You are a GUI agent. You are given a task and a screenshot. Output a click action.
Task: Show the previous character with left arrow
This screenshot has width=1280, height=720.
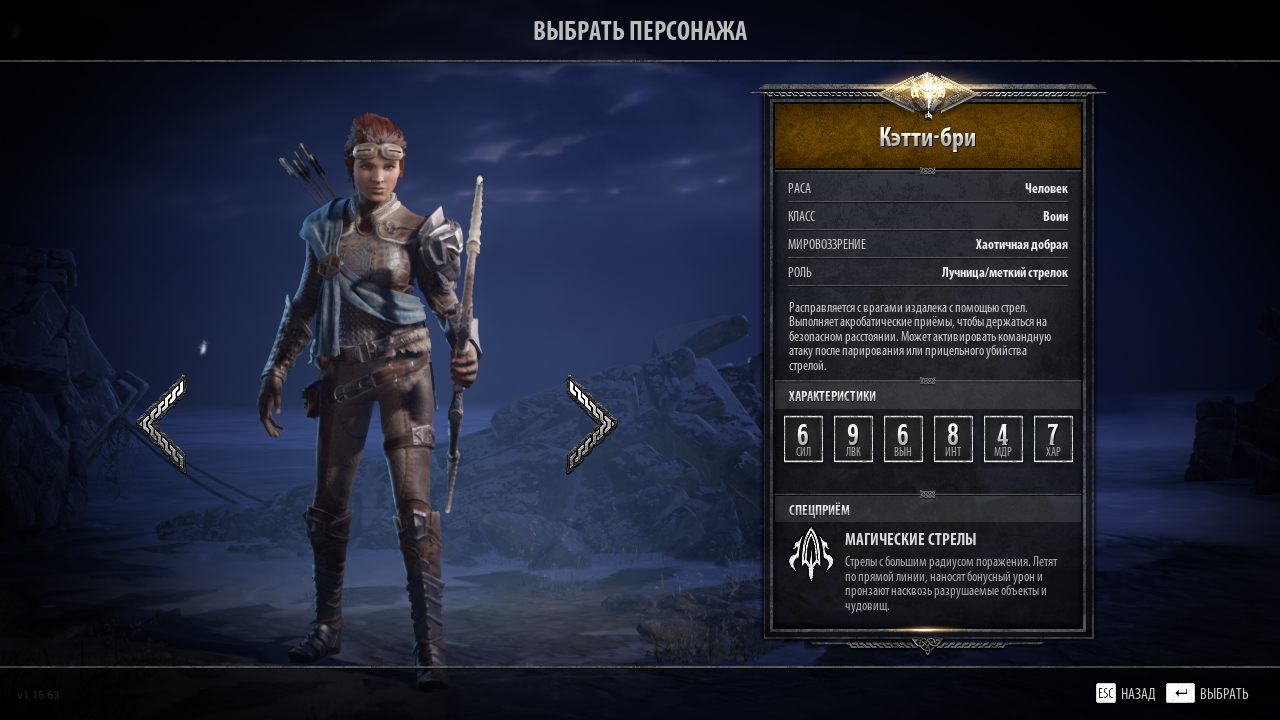click(x=162, y=424)
